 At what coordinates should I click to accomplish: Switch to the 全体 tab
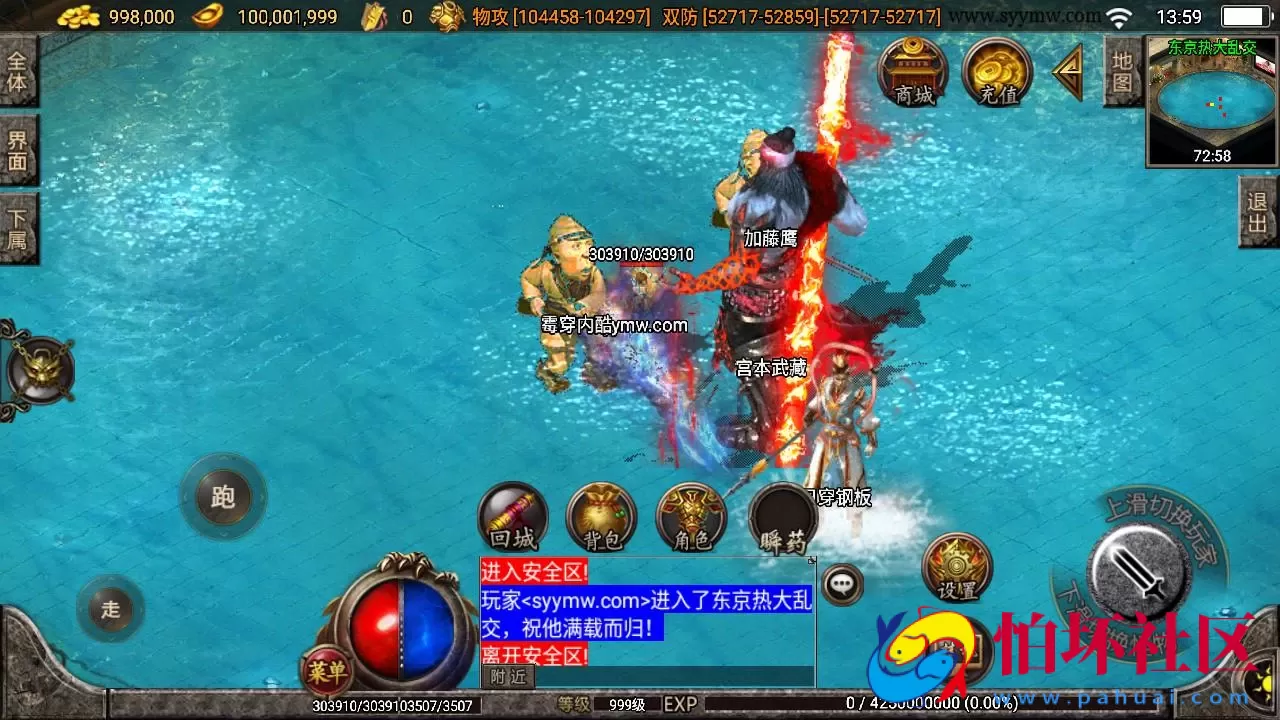(x=19, y=70)
